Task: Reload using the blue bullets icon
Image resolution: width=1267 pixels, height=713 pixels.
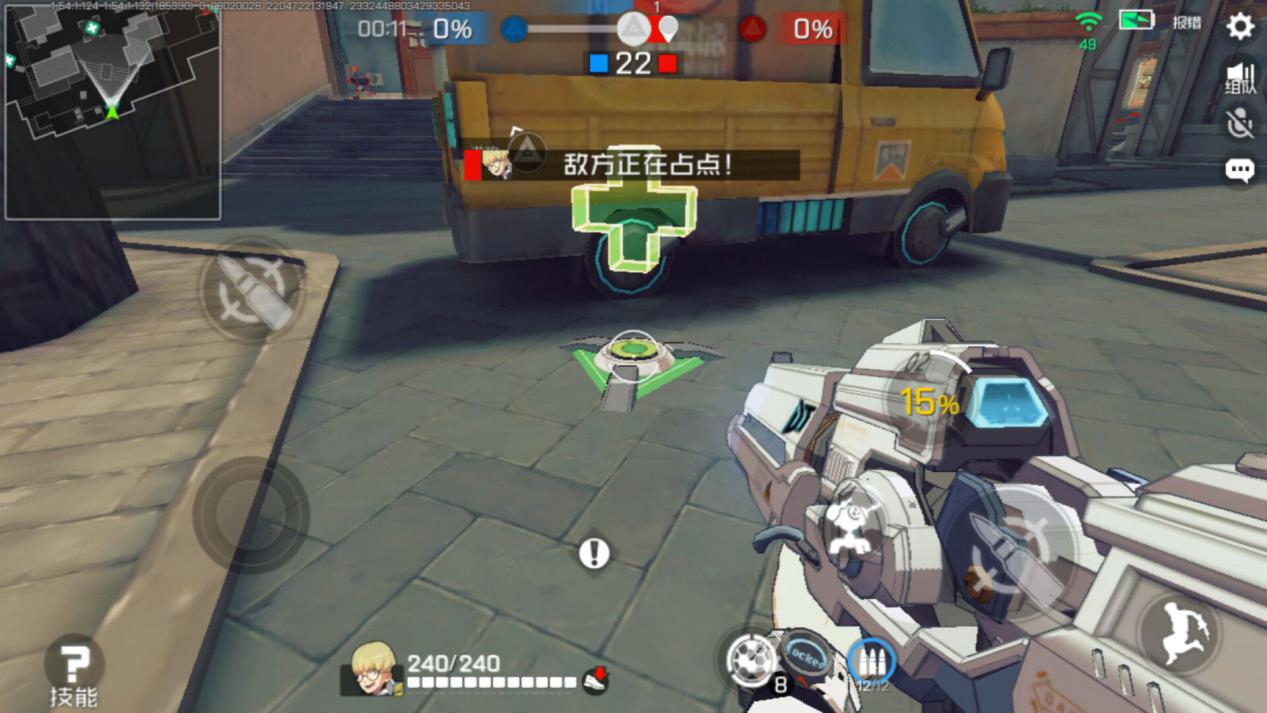Action: 871,661
